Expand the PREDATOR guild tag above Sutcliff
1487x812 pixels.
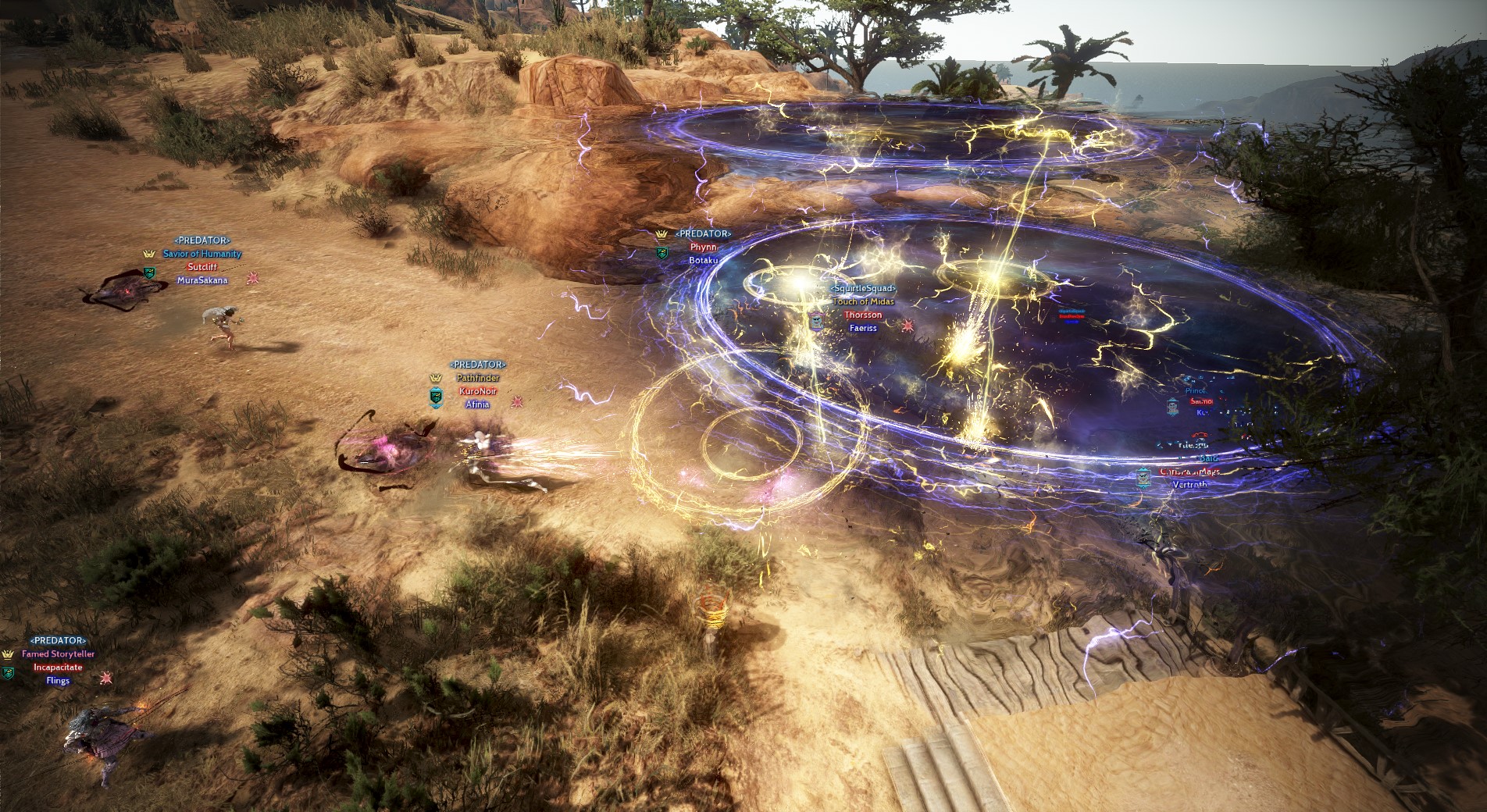pos(201,240)
